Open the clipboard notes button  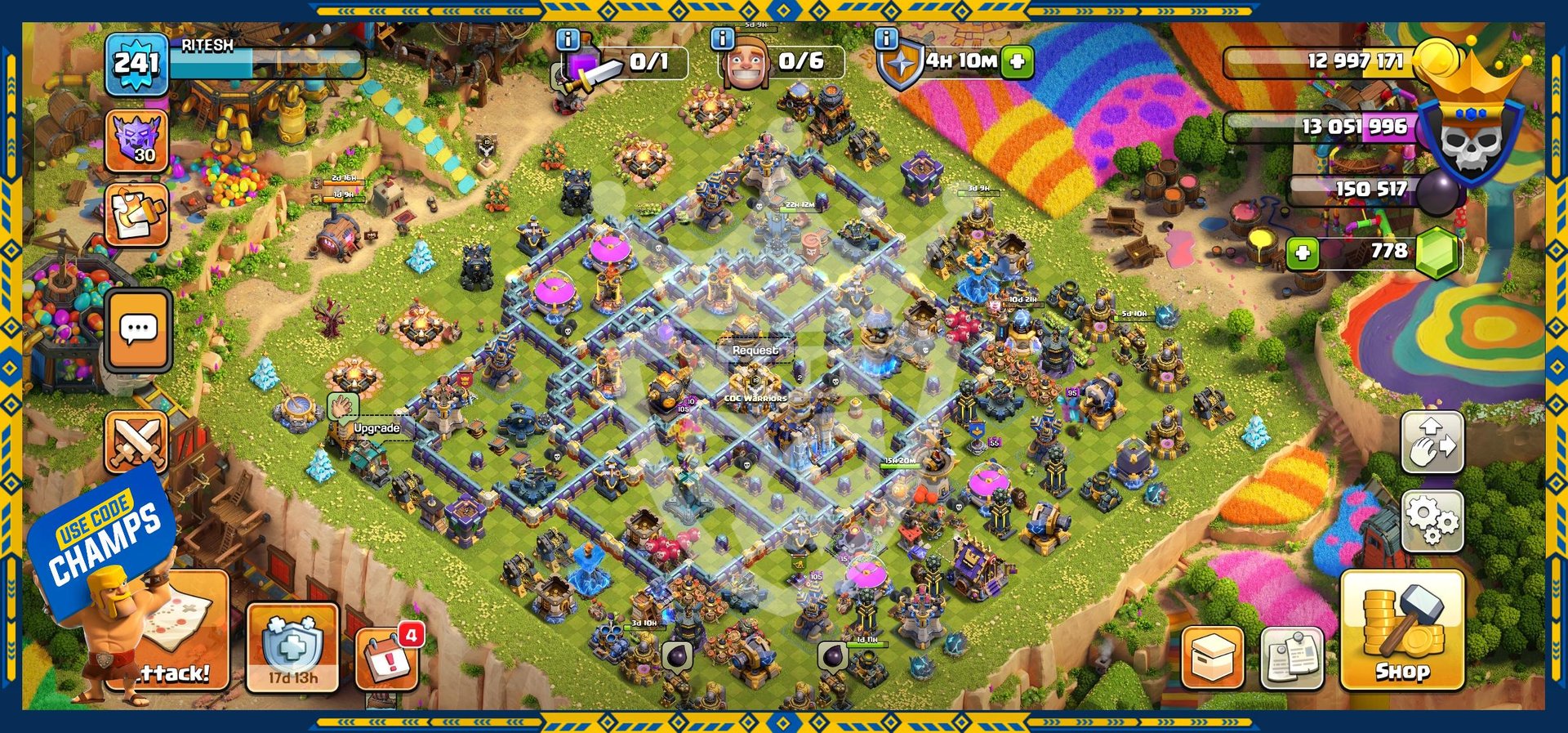point(1292,658)
